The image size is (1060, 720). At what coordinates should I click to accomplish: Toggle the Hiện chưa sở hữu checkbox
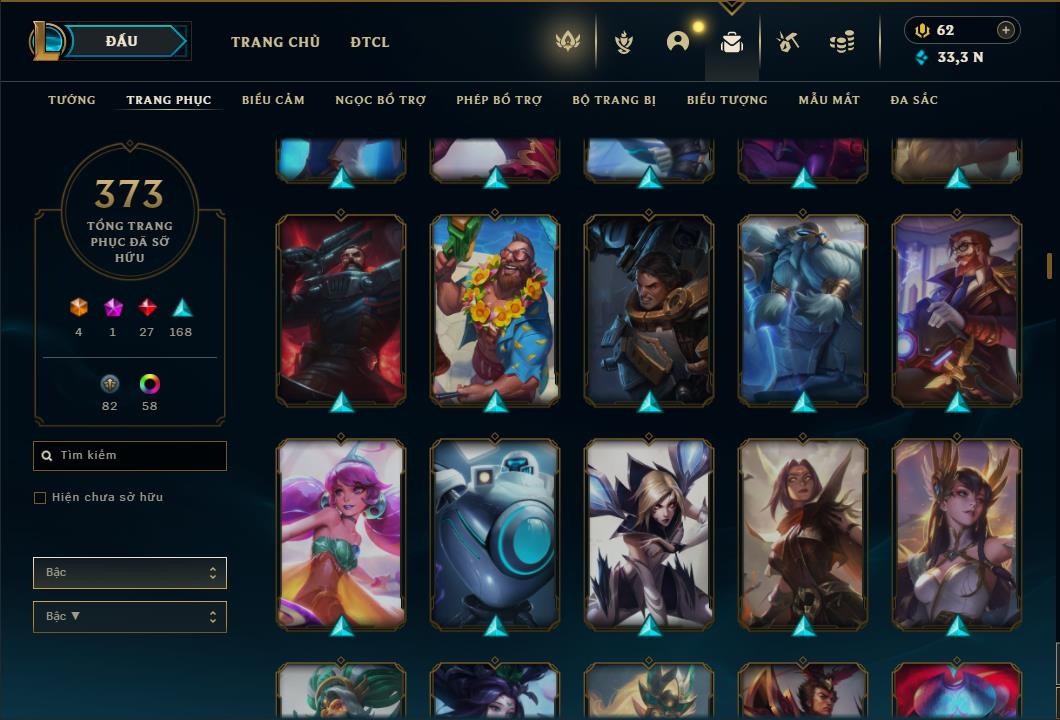pos(40,498)
